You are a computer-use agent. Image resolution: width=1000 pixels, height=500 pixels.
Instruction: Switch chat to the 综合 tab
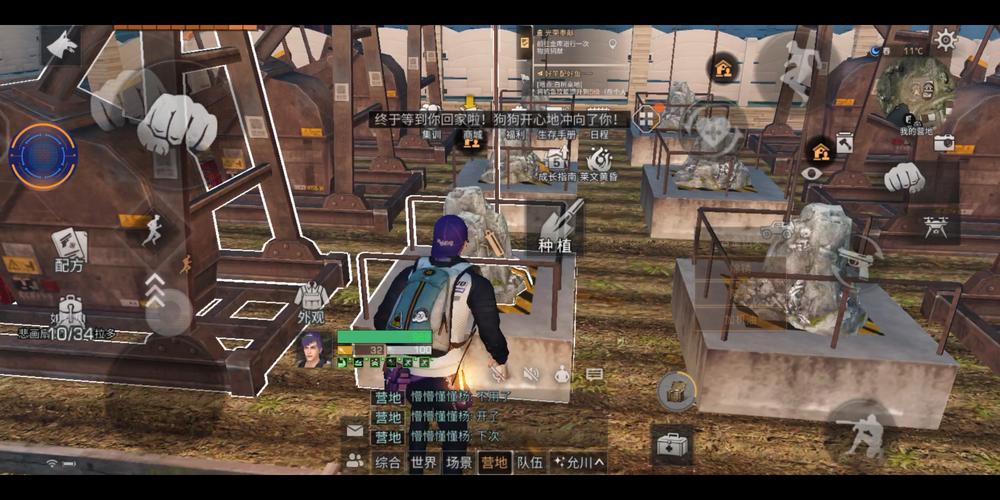[x=387, y=463]
